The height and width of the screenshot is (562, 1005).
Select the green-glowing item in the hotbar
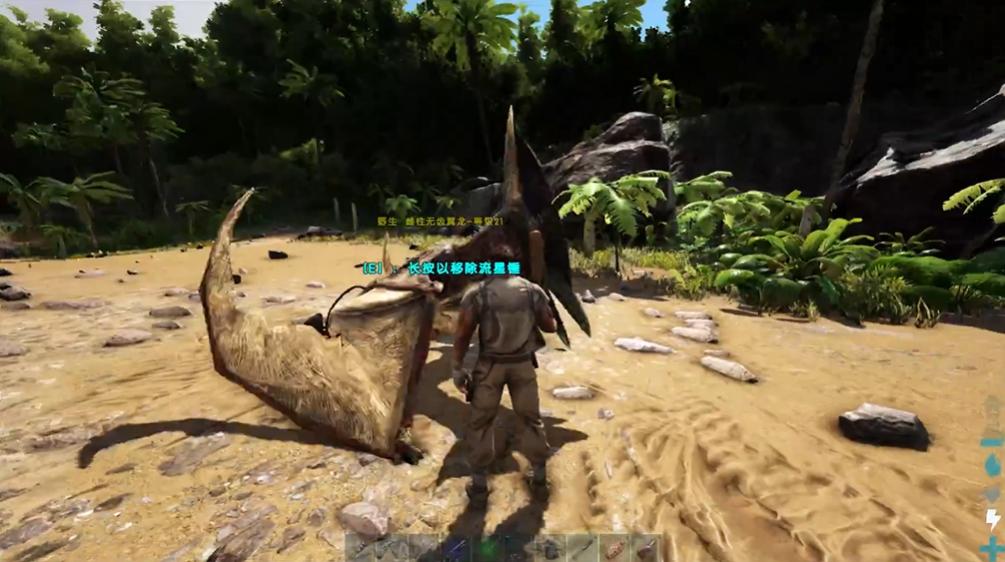(487, 549)
